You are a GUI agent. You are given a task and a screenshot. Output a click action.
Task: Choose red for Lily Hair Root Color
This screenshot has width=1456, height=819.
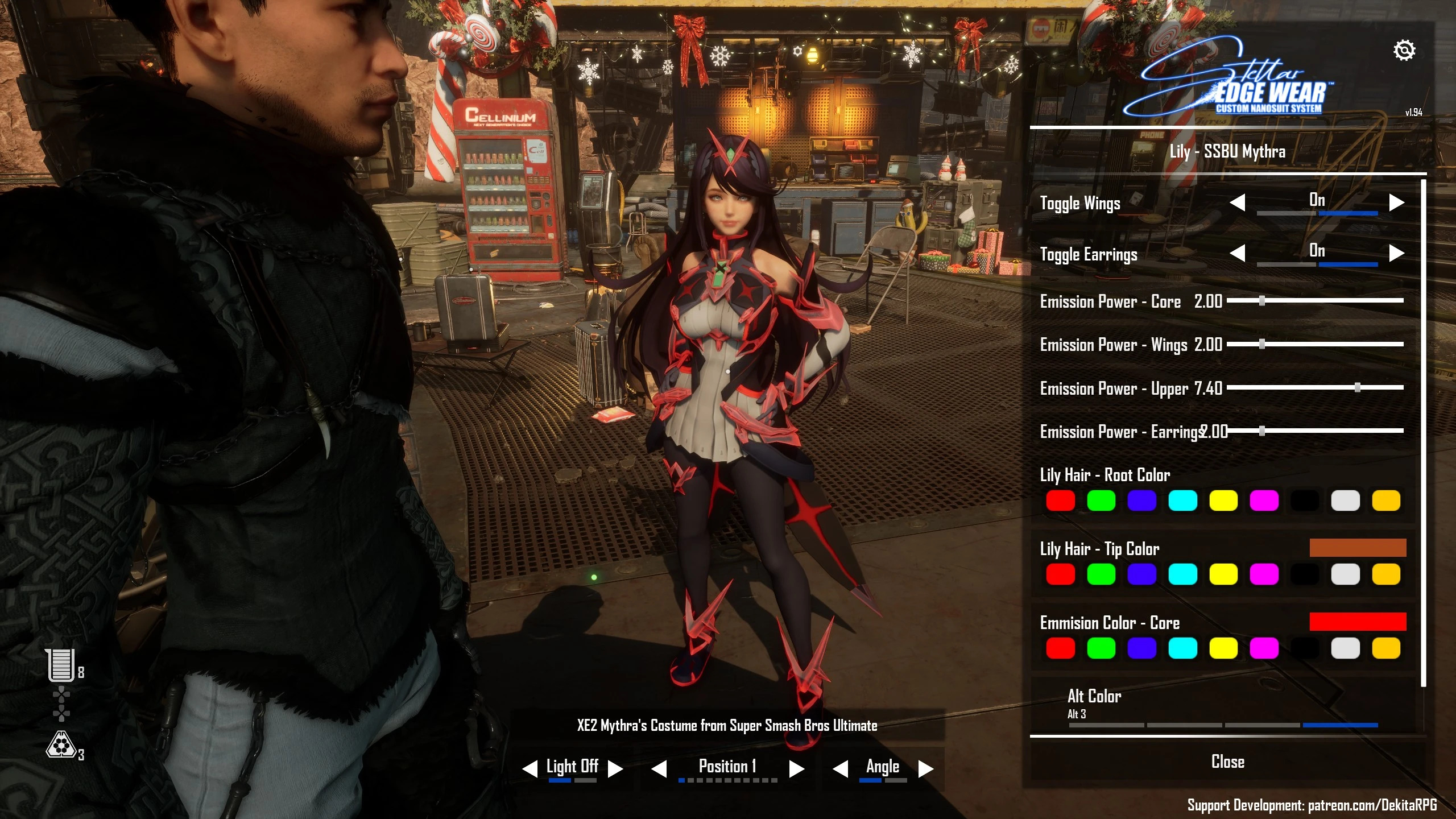click(x=1060, y=501)
